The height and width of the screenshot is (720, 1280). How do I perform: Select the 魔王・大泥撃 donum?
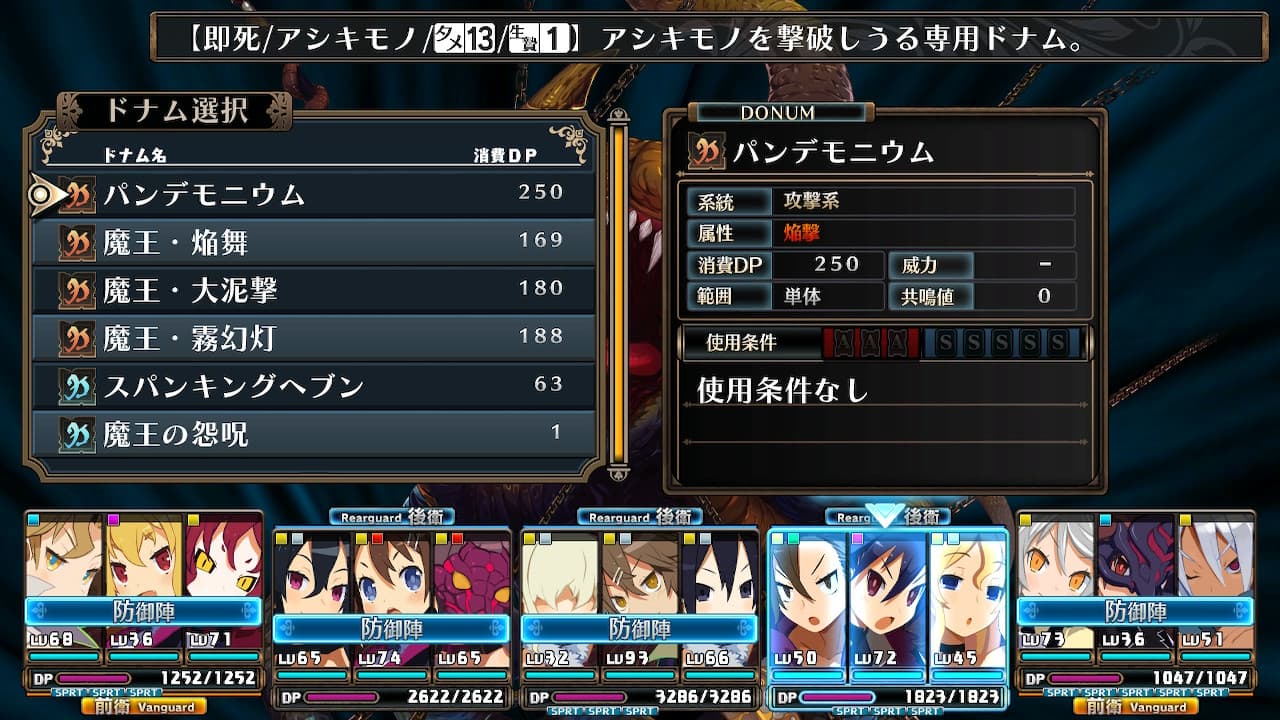tap(314, 290)
